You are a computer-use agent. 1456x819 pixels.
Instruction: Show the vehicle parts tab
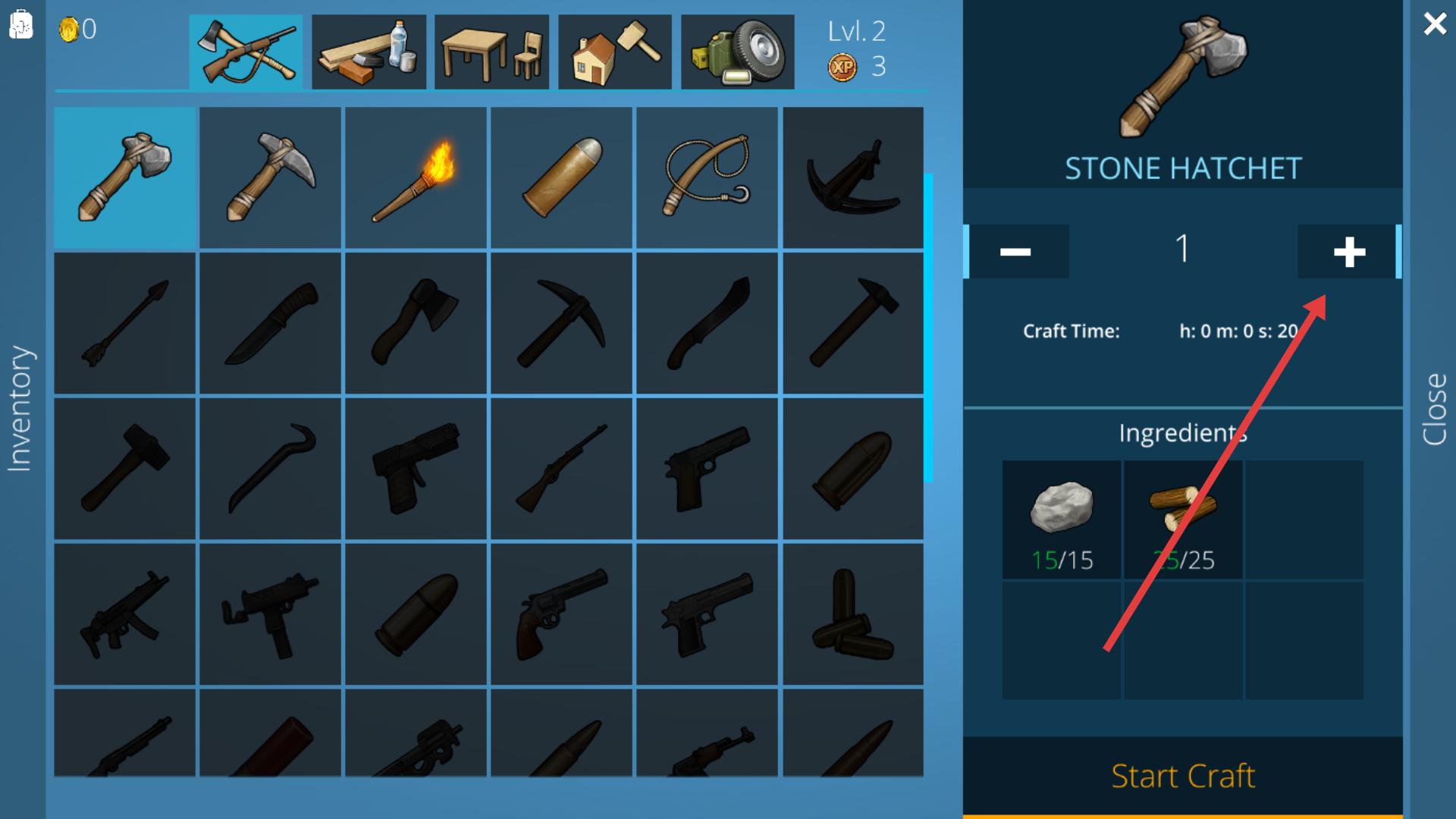(737, 52)
